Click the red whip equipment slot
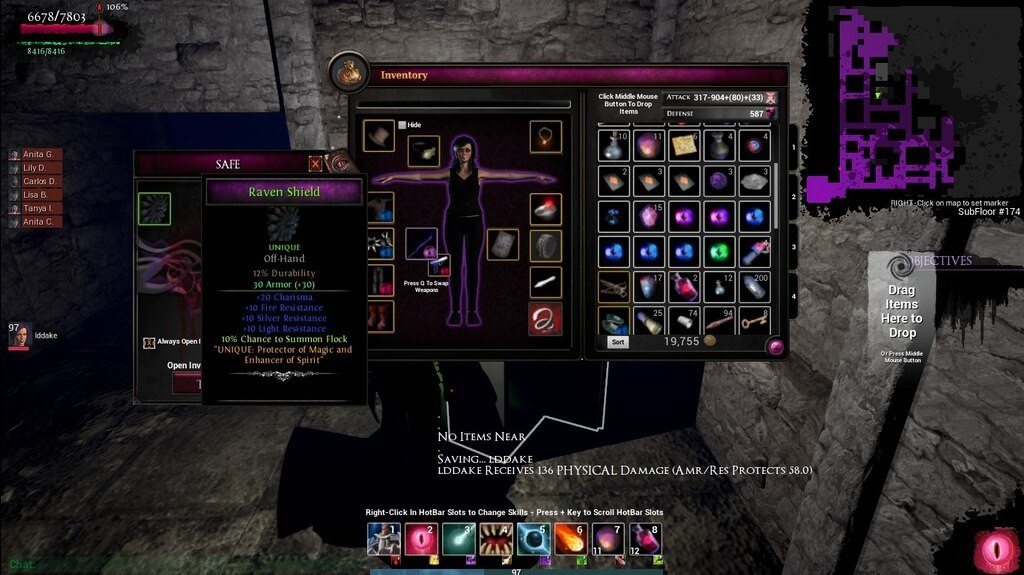 click(x=545, y=319)
